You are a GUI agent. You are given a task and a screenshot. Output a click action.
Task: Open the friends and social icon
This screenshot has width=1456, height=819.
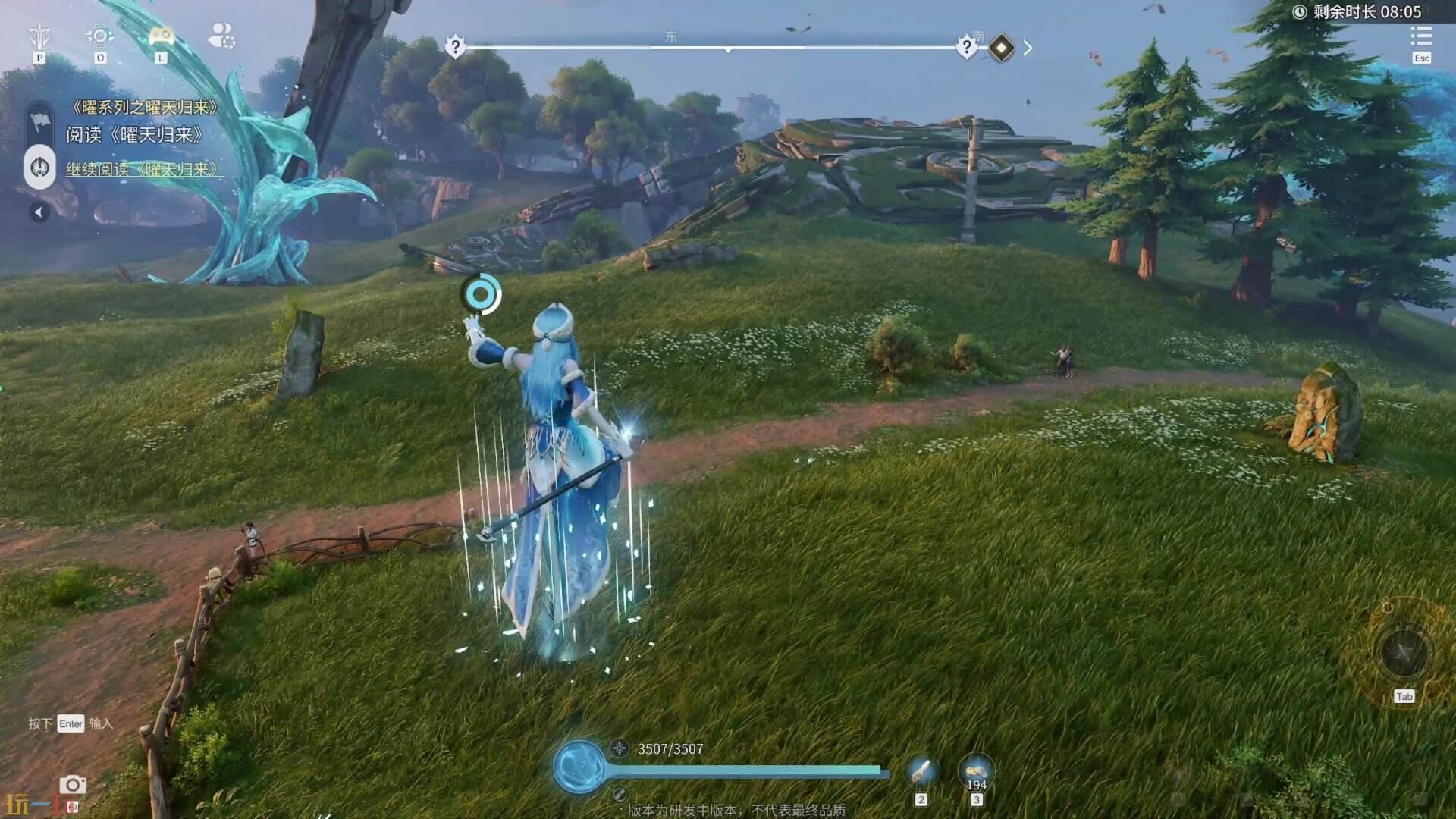221,36
